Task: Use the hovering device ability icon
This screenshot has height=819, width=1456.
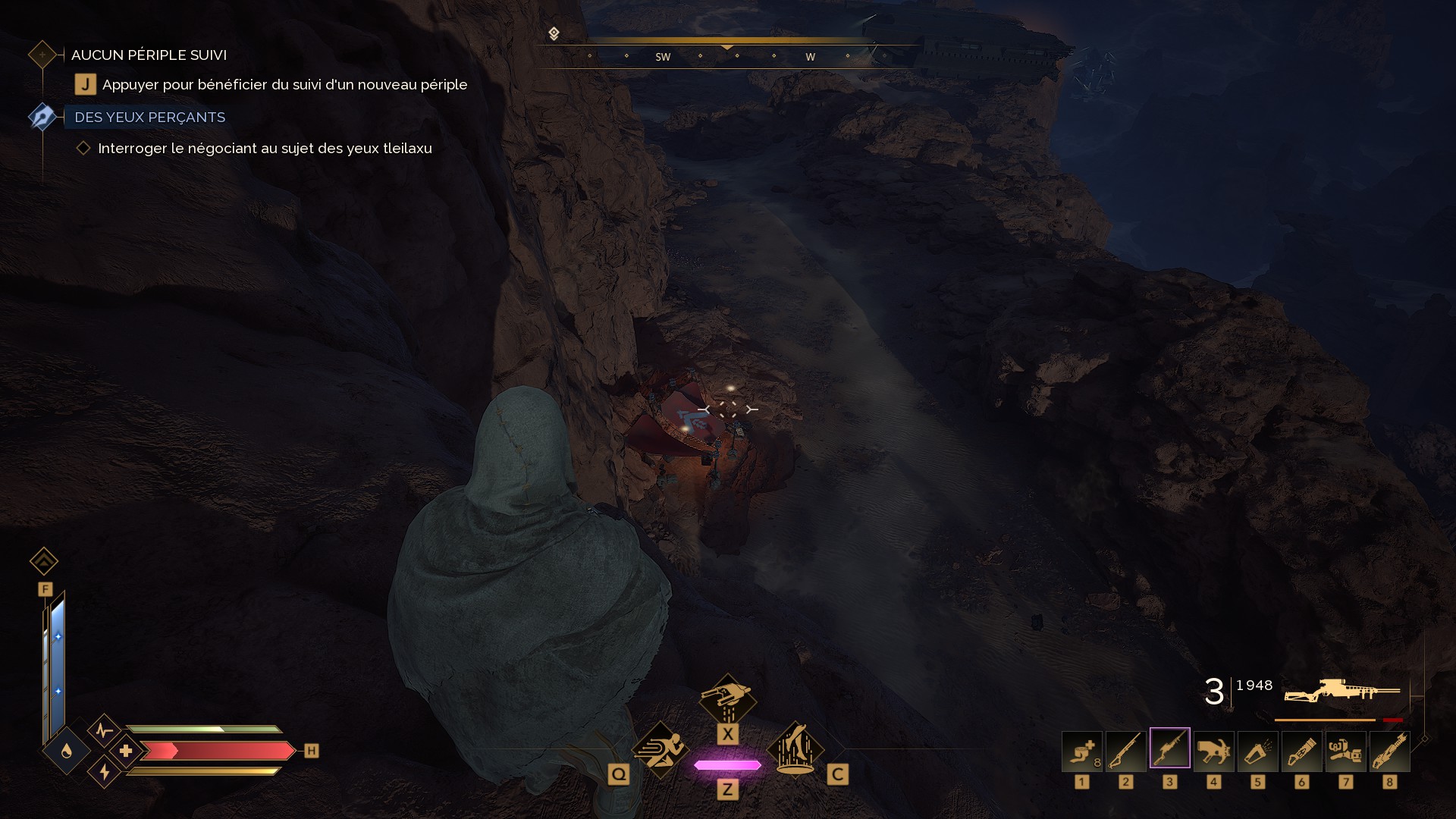Action: click(727, 698)
